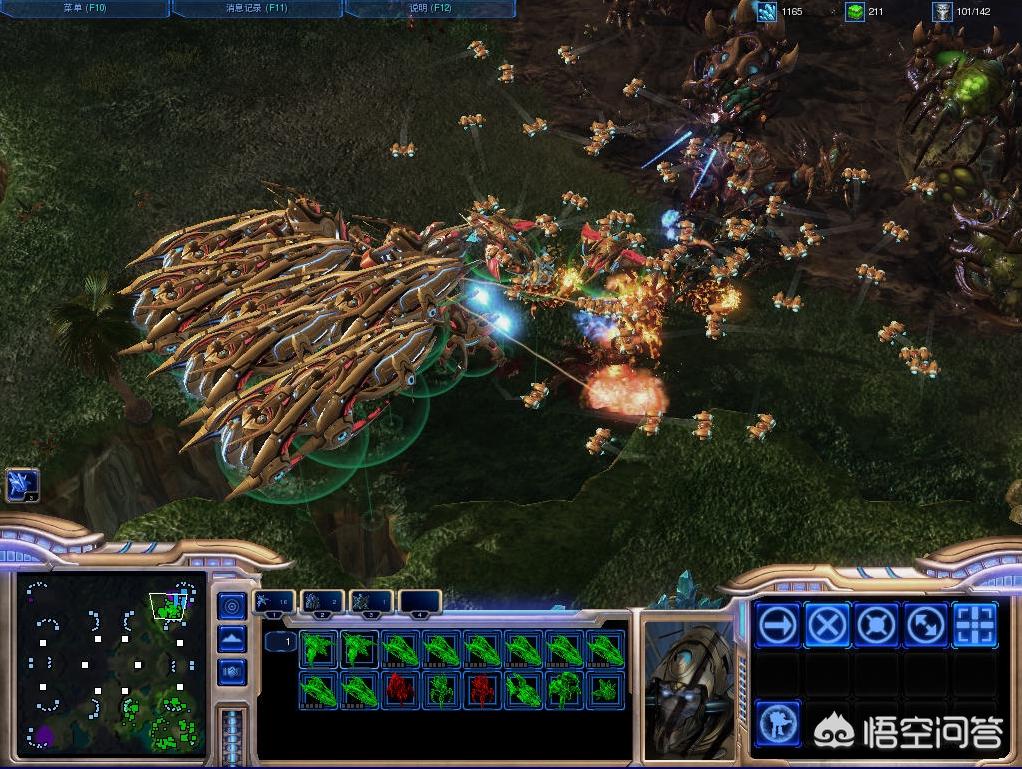Image resolution: width=1022 pixels, height=769 pixels.
Task: Activate the Attack crosshair command button
Action: pyautogui.click(x=974, y=626)
